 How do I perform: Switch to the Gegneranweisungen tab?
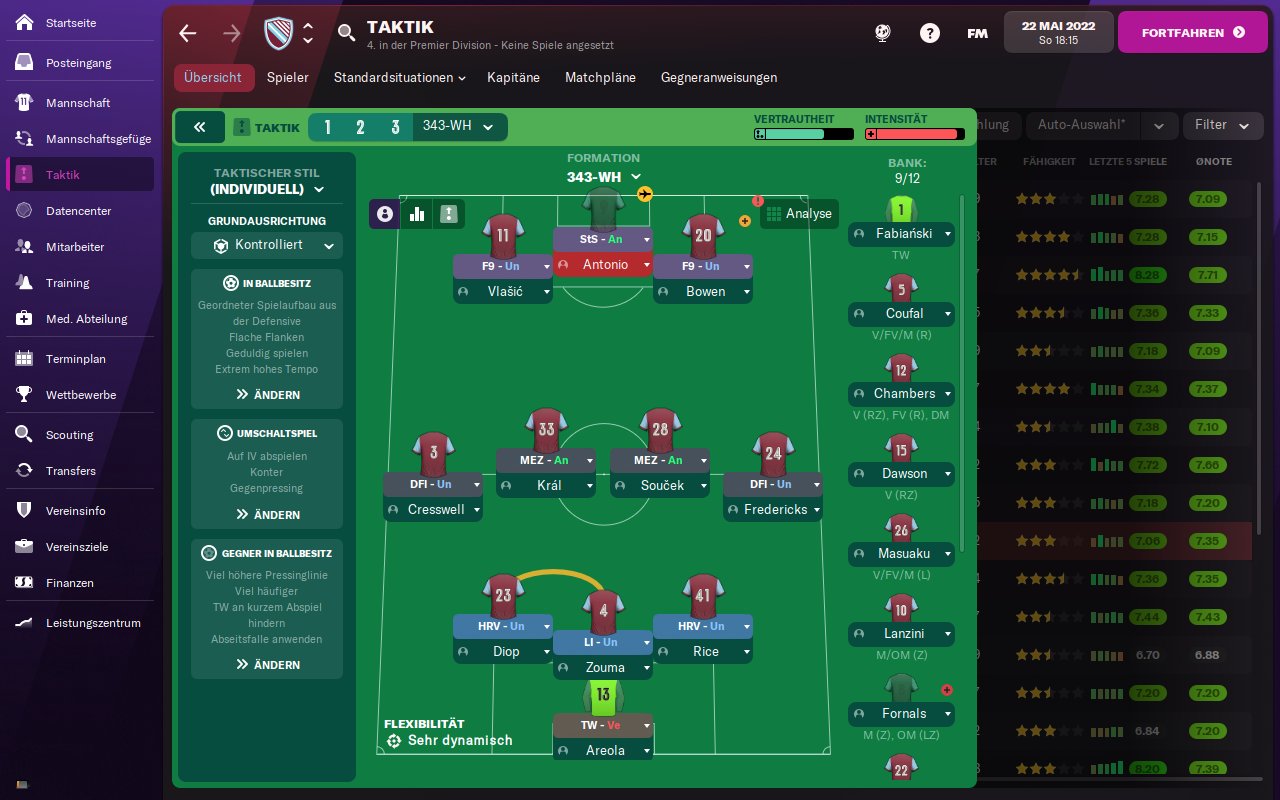[718, 78]
